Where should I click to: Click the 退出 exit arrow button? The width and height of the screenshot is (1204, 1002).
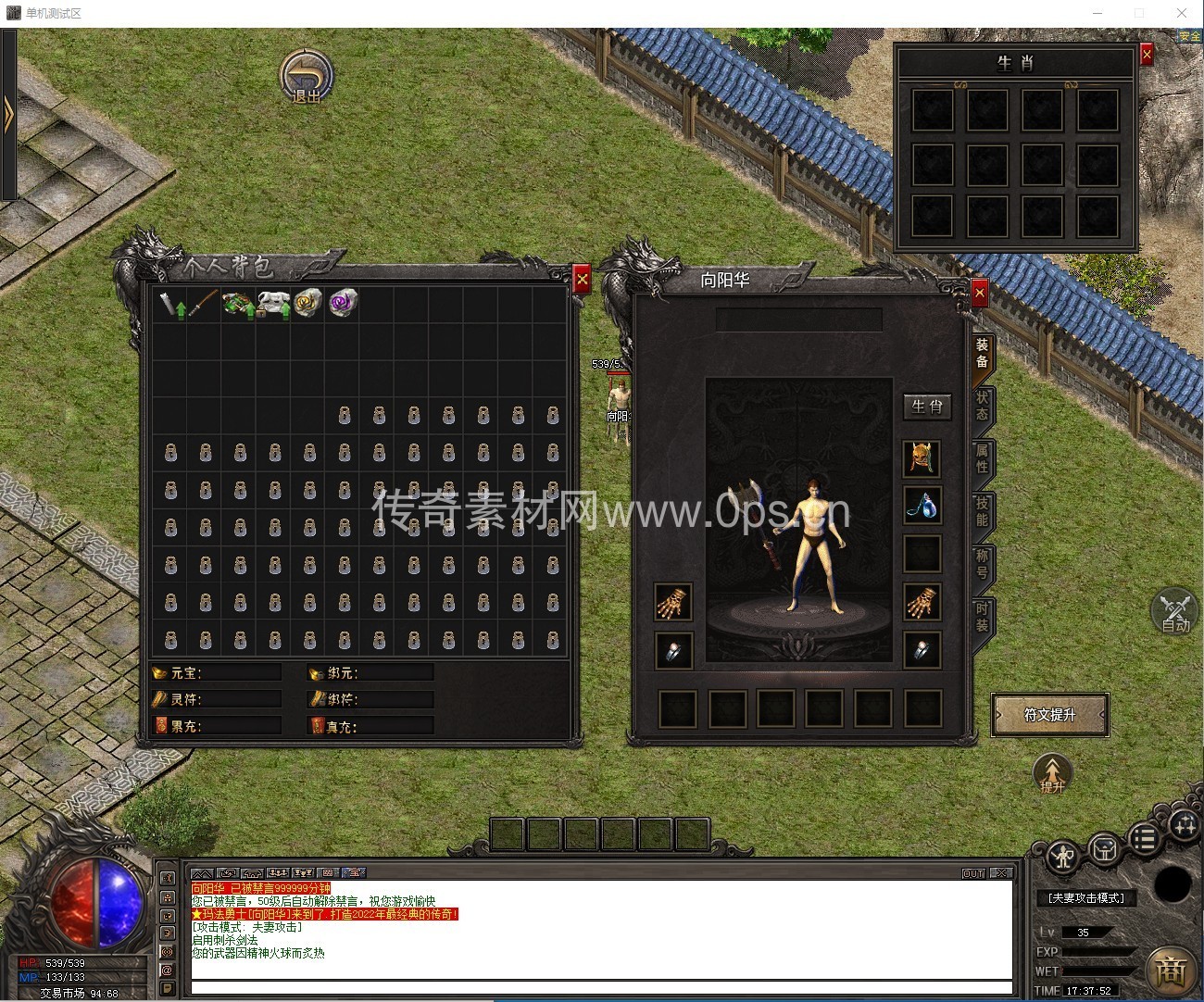tap(307, 75)
